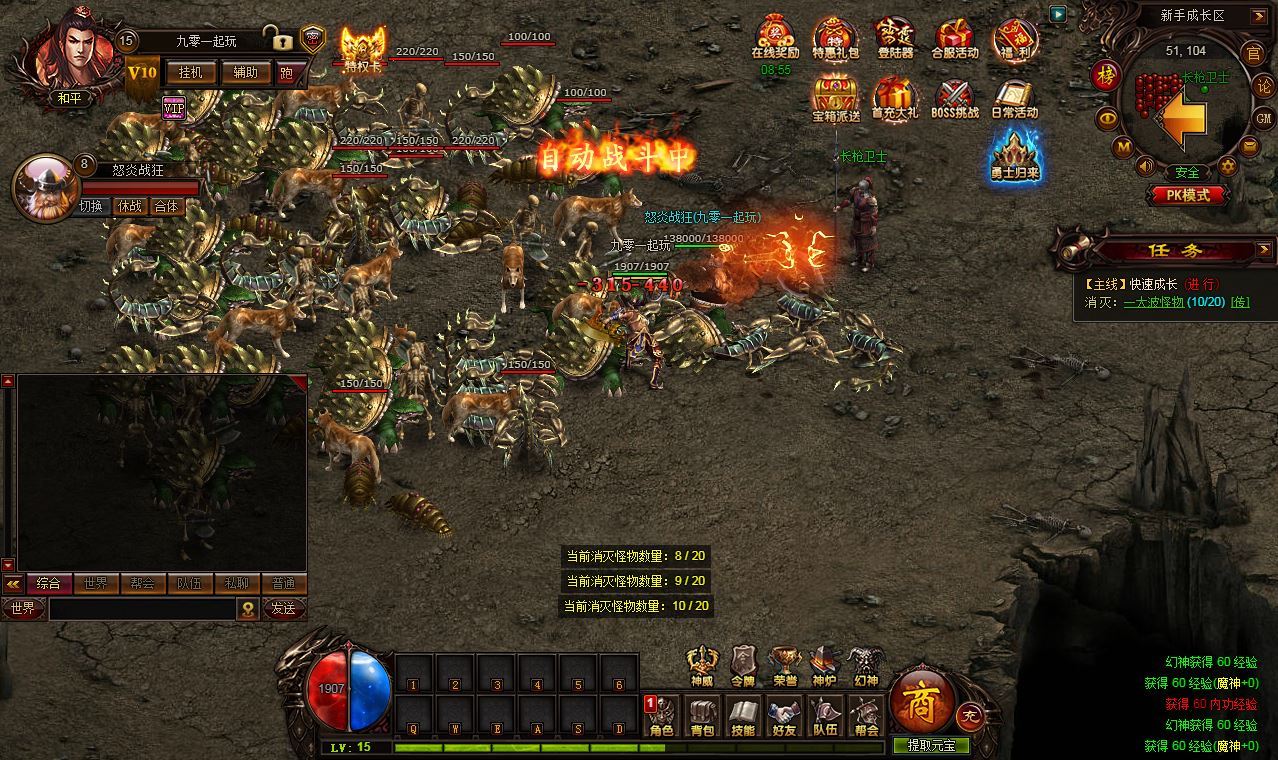
Task: Open the 宝箱派送 treasure chest event
Action: [x=836, y=98]
